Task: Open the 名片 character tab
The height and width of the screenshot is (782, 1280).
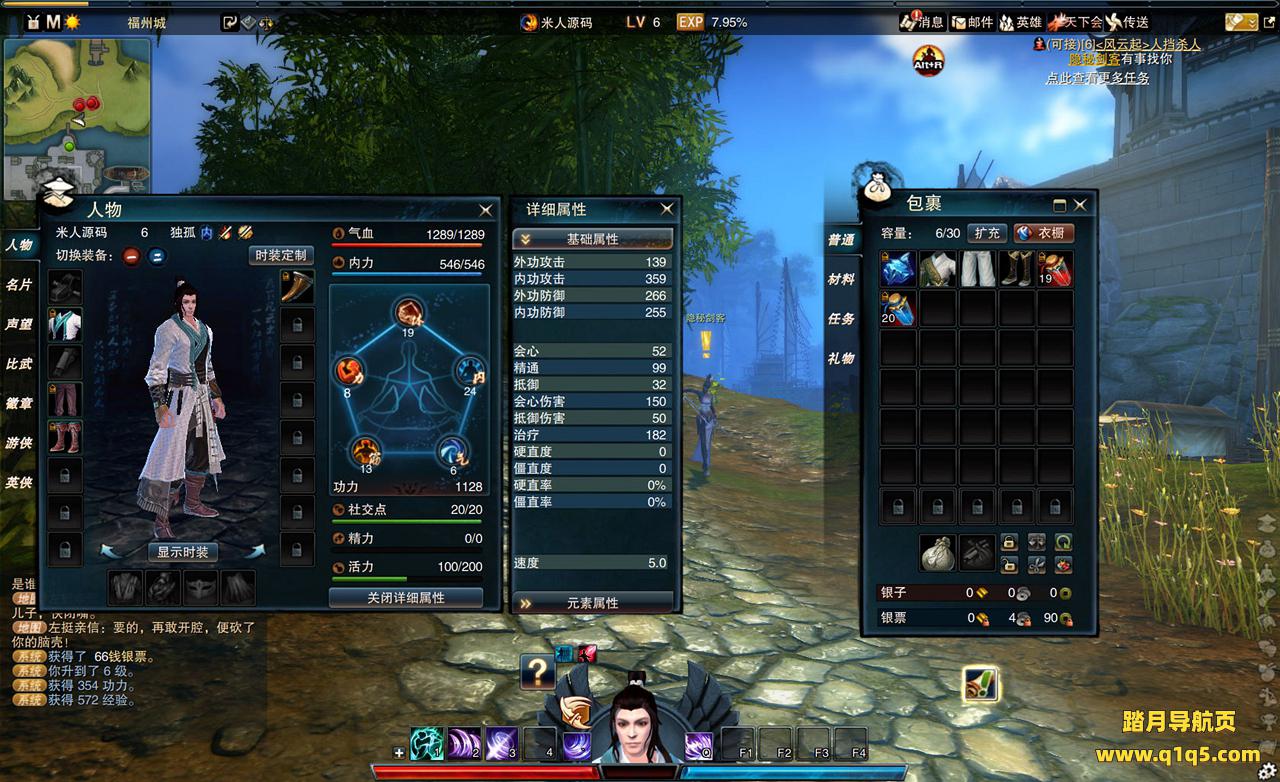Action: coord(19,285)
